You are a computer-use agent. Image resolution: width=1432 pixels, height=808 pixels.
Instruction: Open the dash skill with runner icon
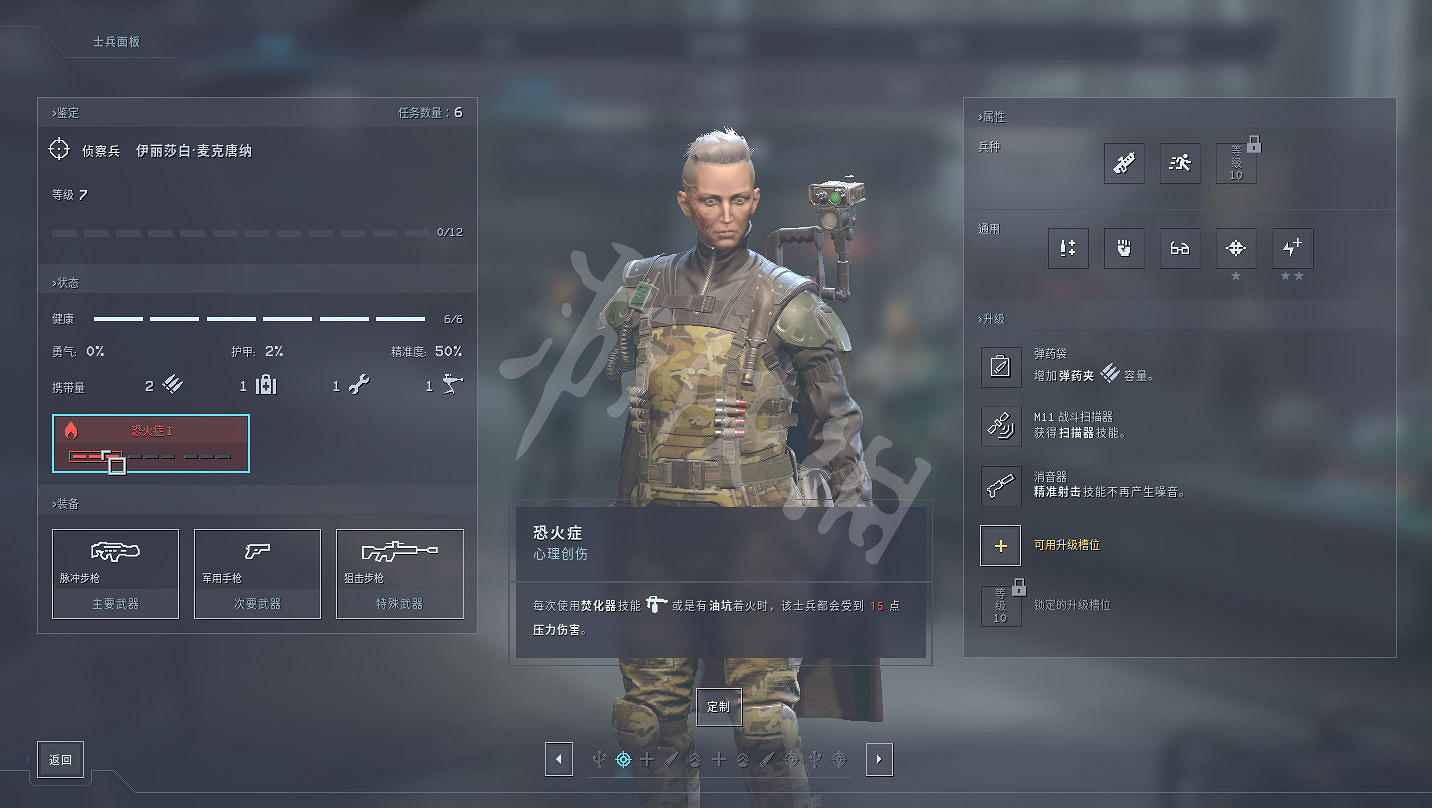pyautogui.click(x=1180, y=164)
